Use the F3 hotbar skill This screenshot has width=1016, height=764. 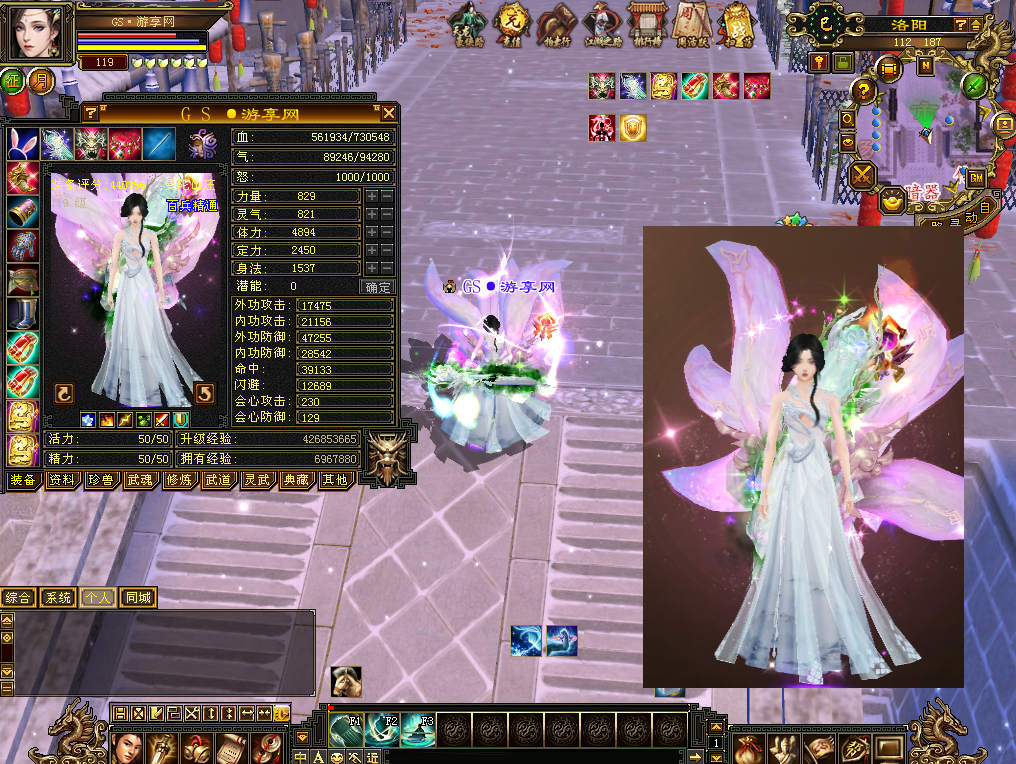pyautogui.click(x=418, y=730)
